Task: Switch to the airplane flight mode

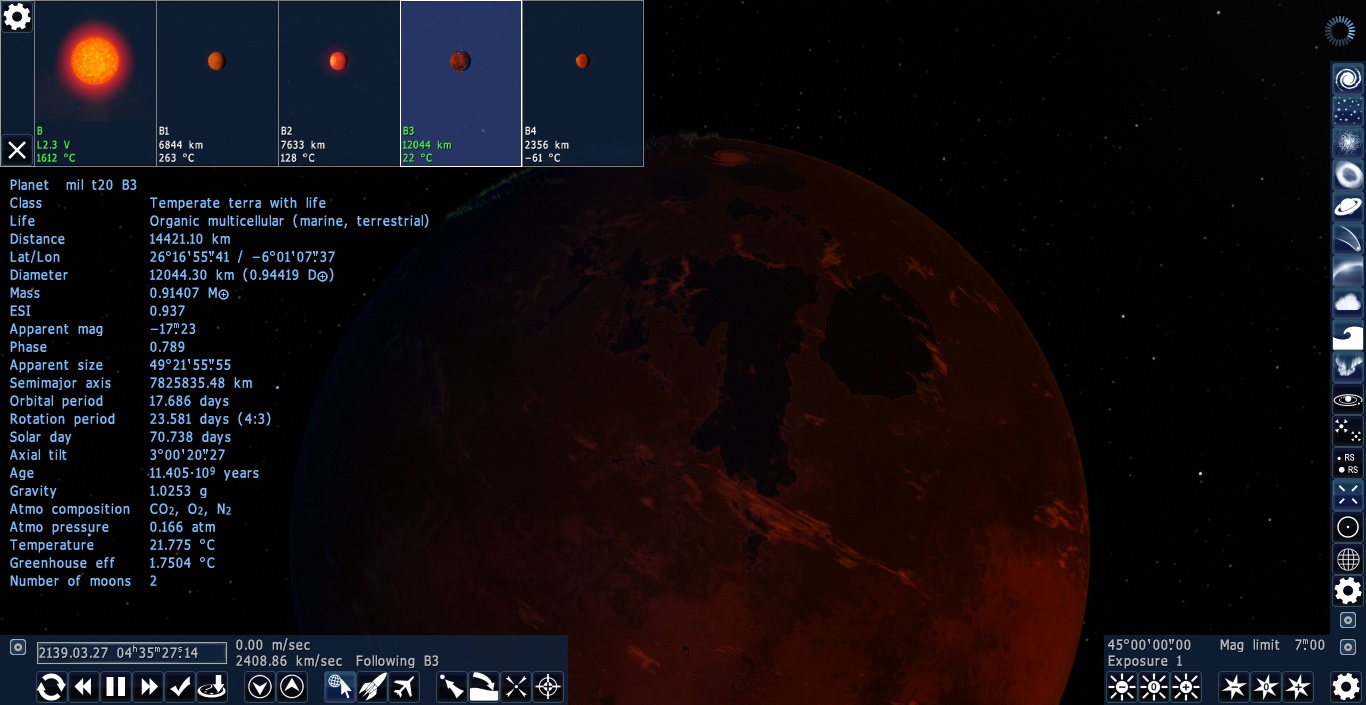Action: (404, 687)
